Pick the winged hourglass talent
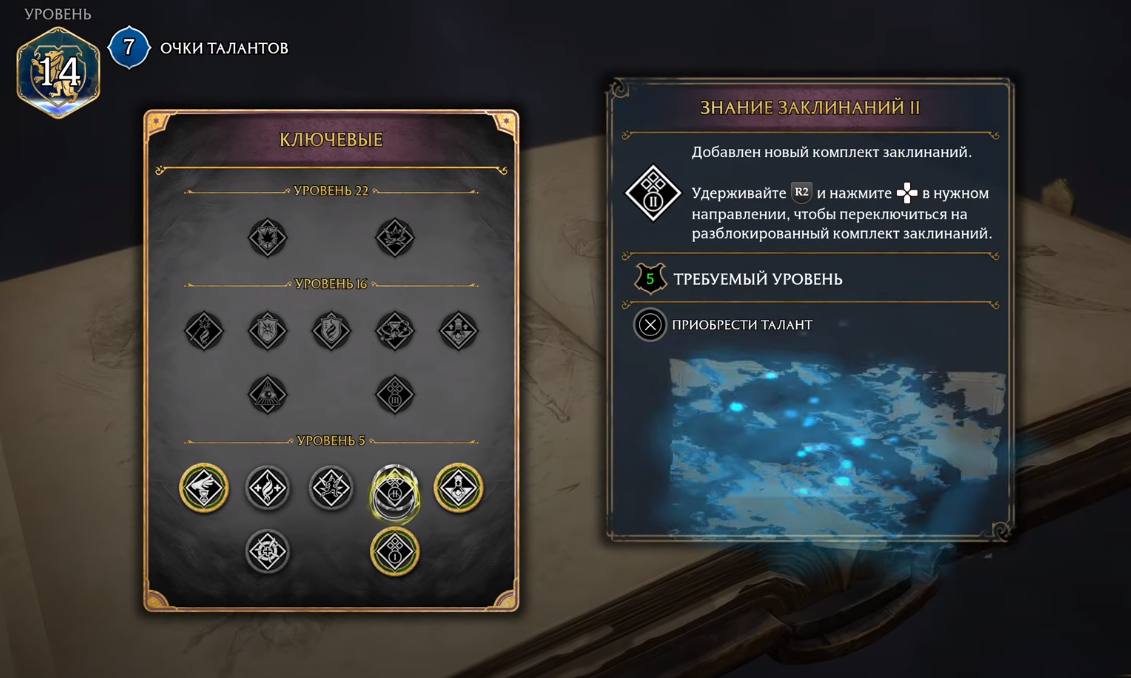This screenshot has height=678, width=1131. click(204, 489)
